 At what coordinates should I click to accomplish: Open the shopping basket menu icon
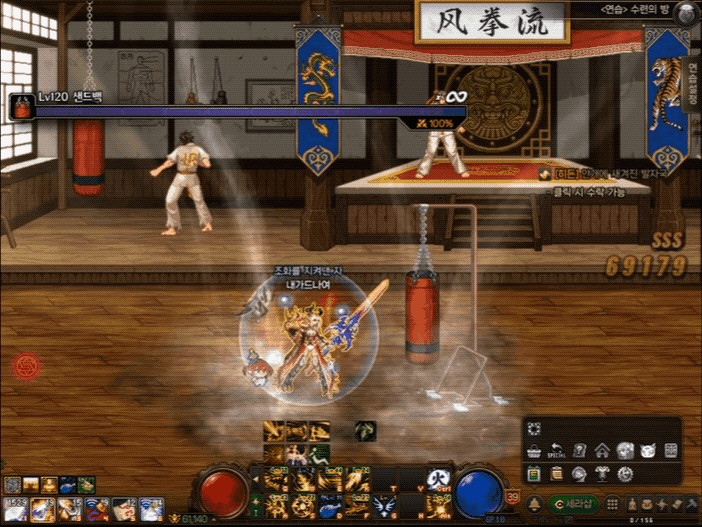[x=533, y=451]
